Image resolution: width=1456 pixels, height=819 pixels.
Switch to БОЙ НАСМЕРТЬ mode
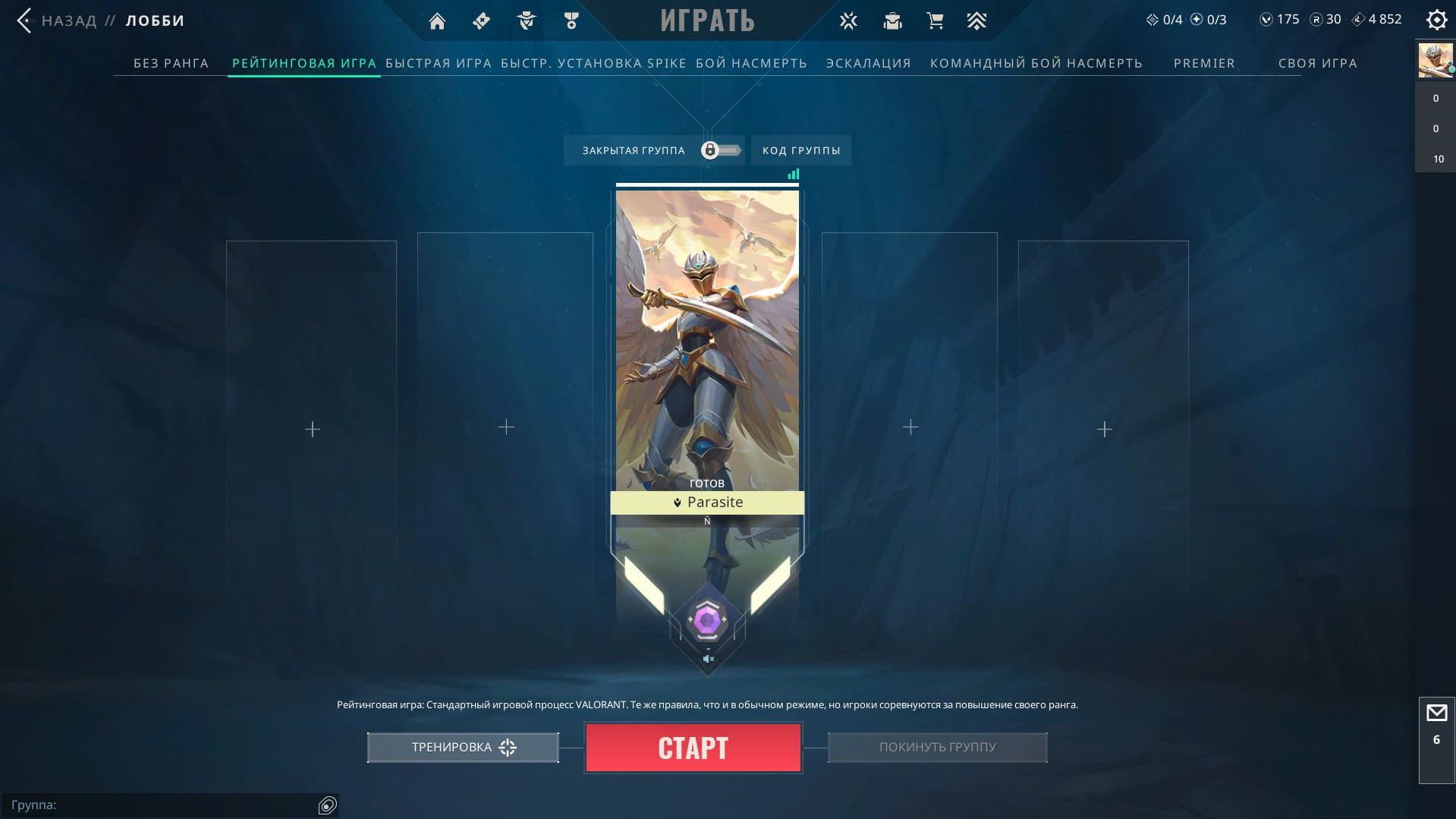click(x=751, y=63)
